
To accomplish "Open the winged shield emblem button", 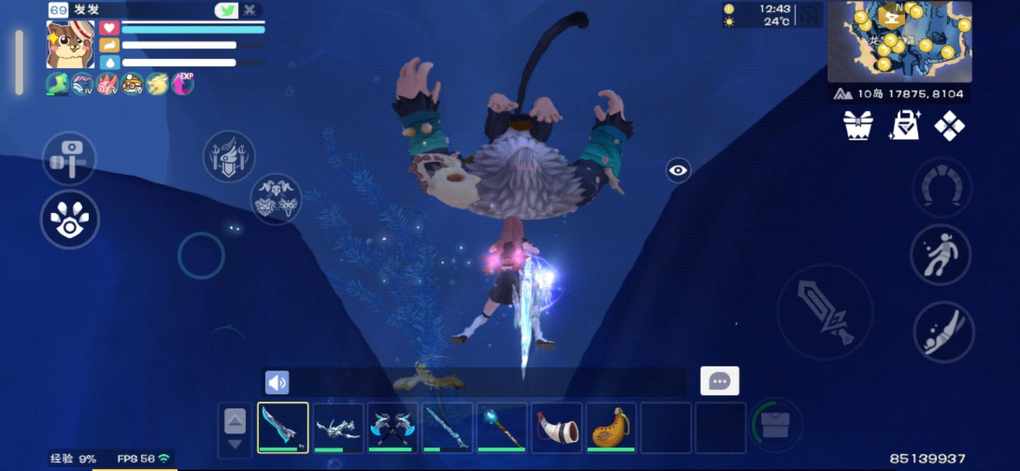I will click(x=229, y=157).
